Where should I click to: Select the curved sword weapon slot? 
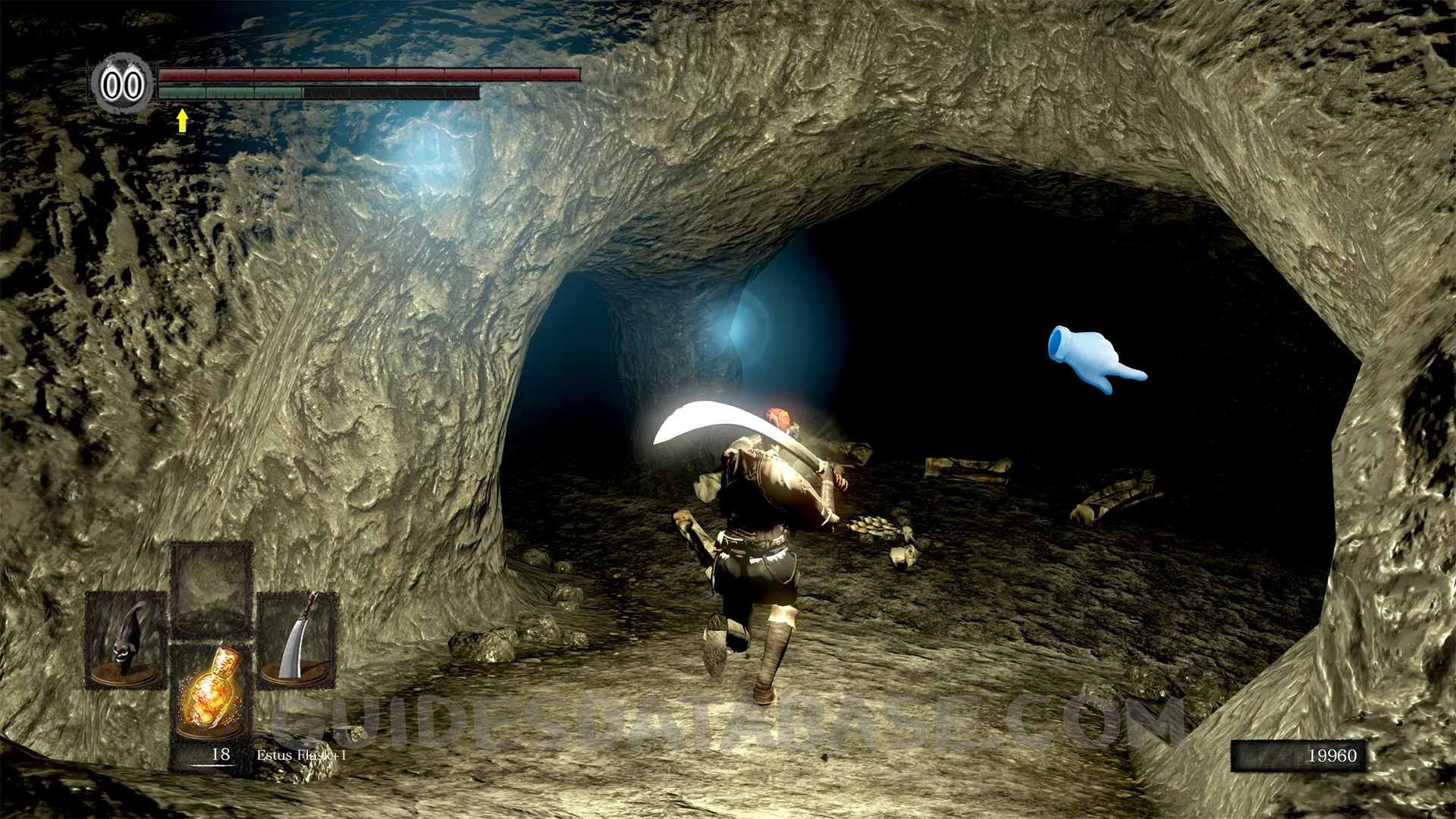[x=297, y=641]
